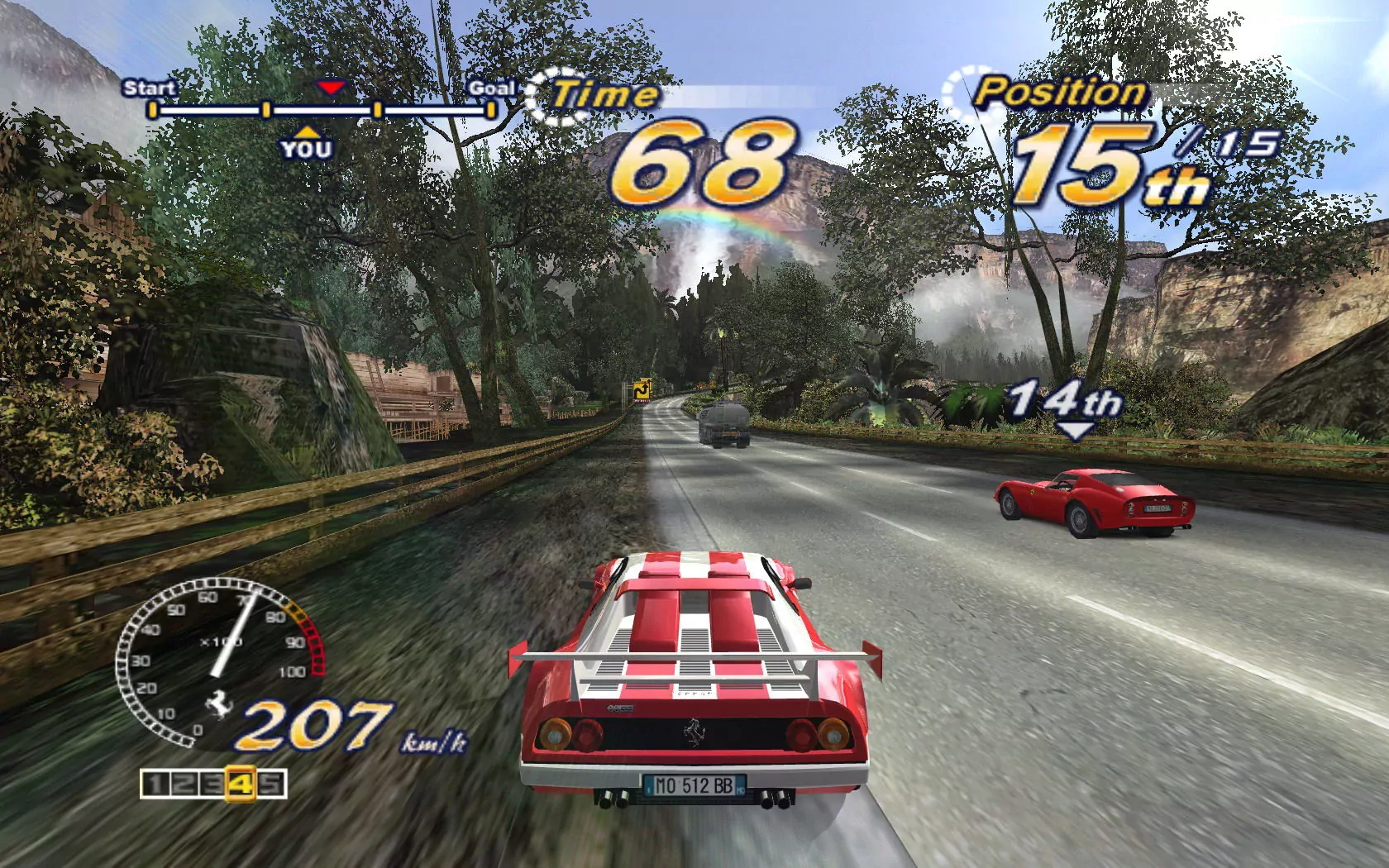Select the highlighted gear 4 box
This screenshot has height=868, width=1389.
241,784
